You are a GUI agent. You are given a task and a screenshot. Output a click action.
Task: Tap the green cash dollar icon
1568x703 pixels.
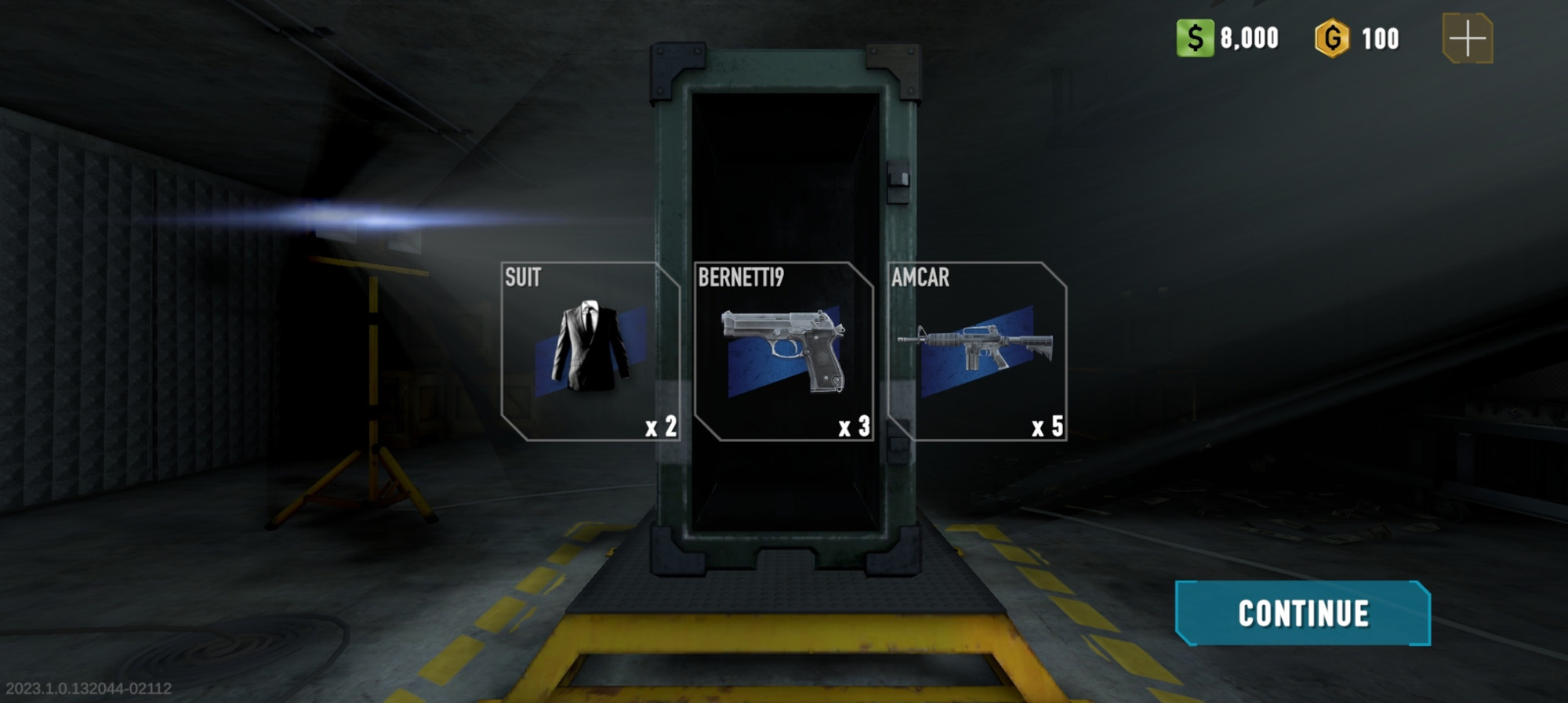(x=1195, y=38)
